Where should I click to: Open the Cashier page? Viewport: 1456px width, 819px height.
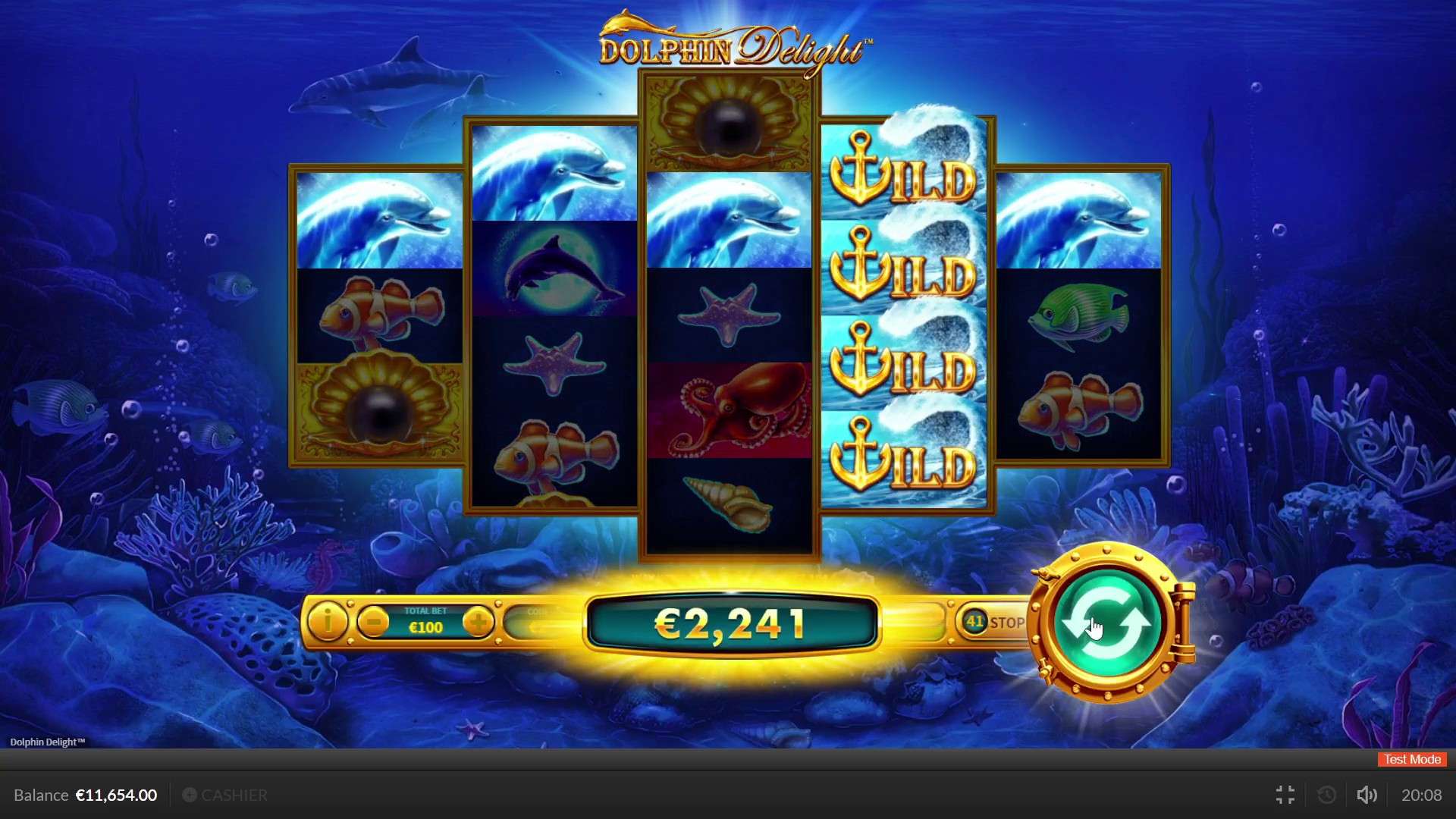coord(234,795)
